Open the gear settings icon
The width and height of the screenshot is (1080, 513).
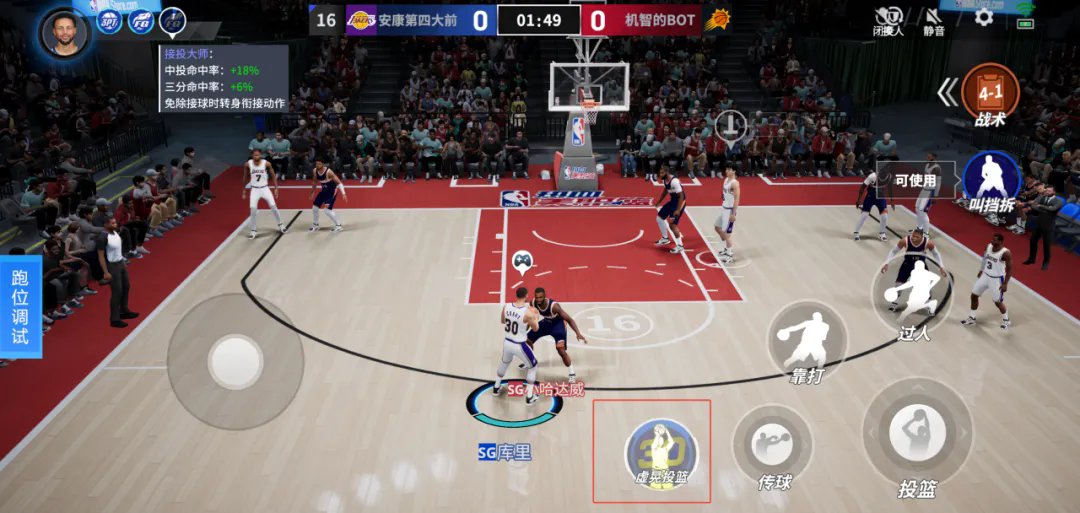(x=984, y=17)
